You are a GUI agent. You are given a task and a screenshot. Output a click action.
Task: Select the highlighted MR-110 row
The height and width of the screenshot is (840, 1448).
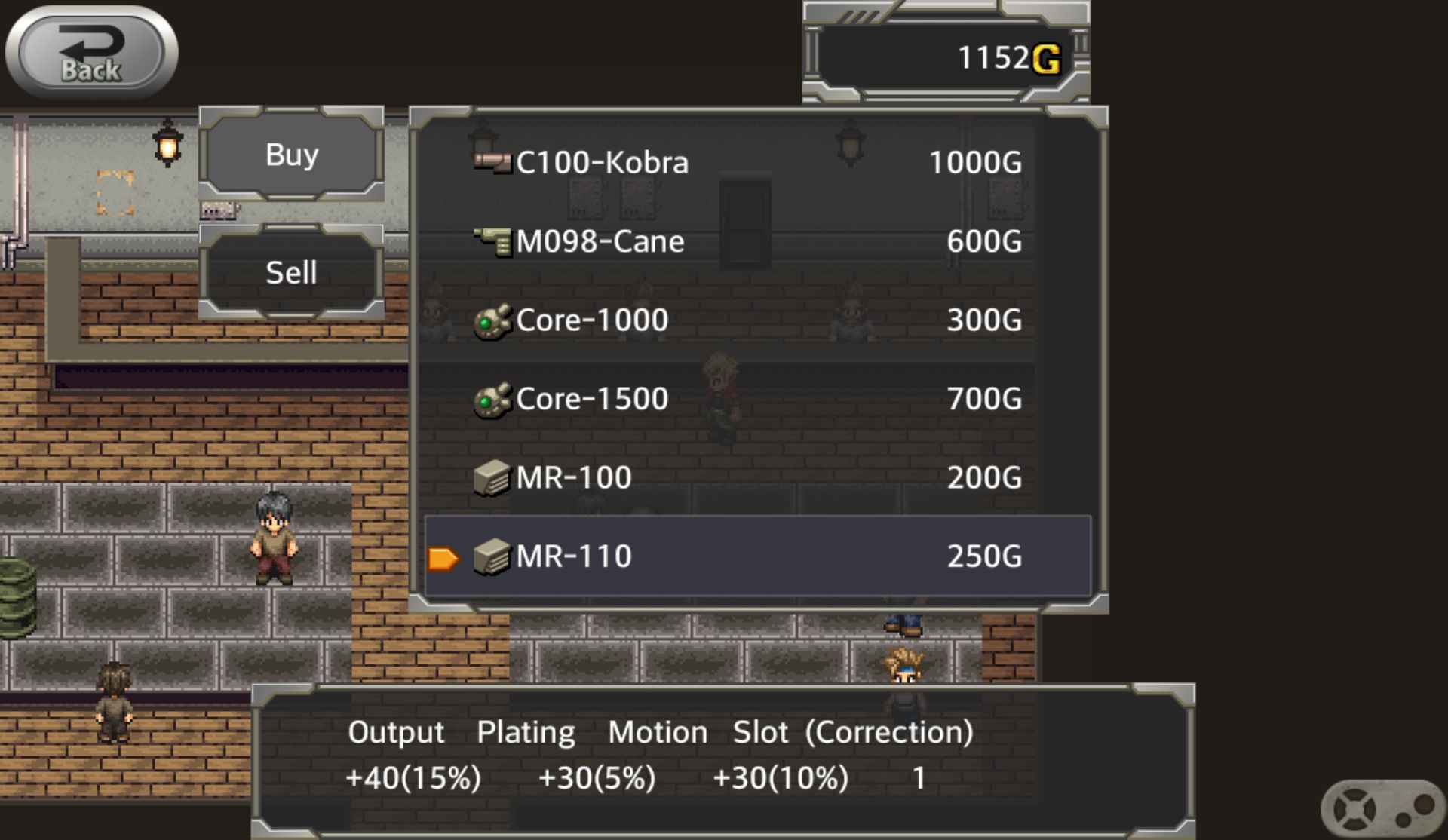754,556
